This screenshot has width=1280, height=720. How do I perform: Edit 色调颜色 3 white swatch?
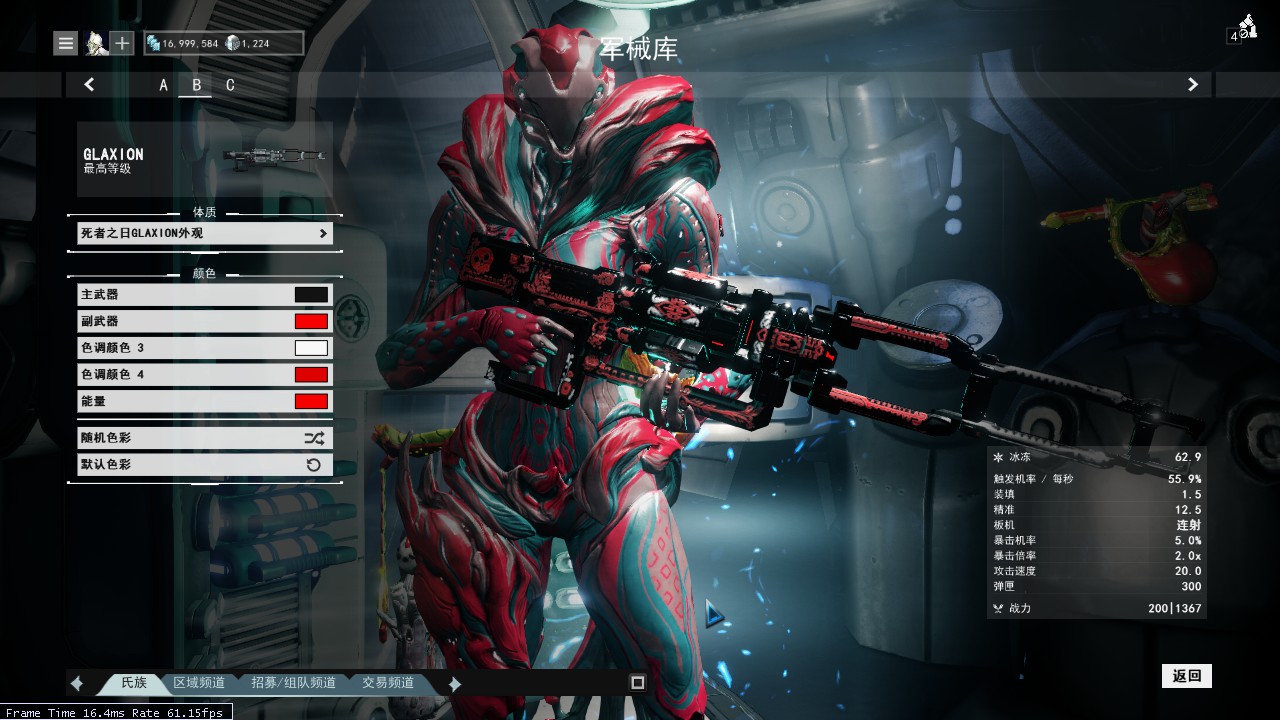[311, 348]
